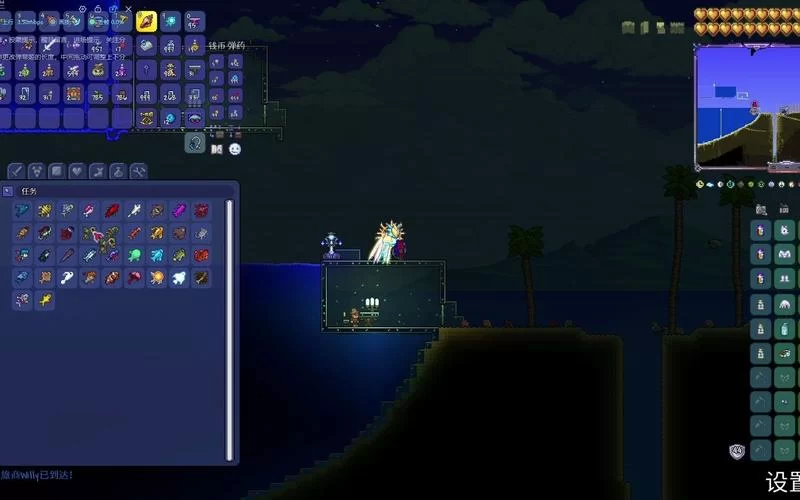Screen dimensions: 800x500
Task: Select the white cloud fish icon
Action: coord(180,278)
